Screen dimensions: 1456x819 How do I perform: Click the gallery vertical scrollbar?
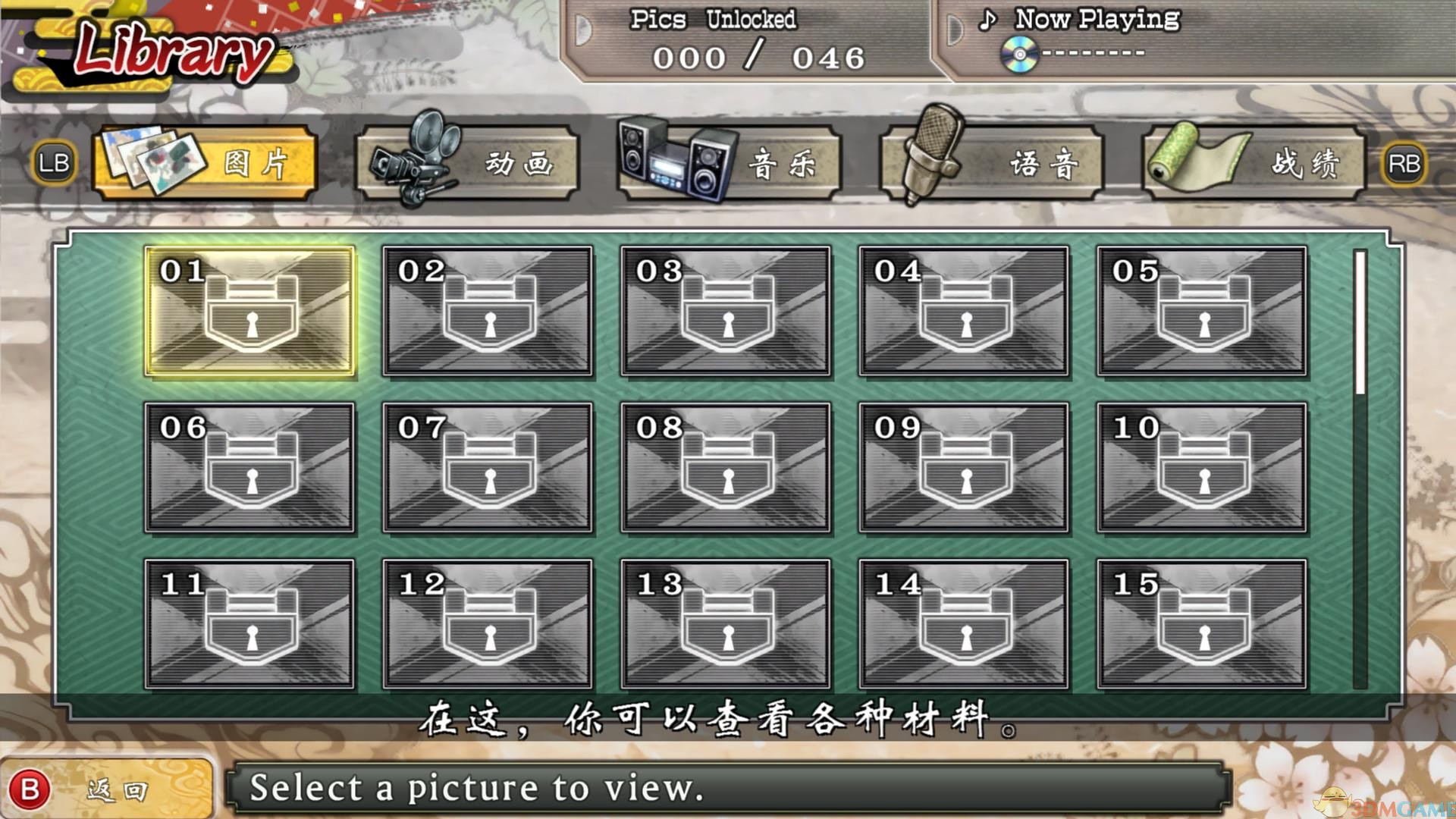tap(1360, 470)
